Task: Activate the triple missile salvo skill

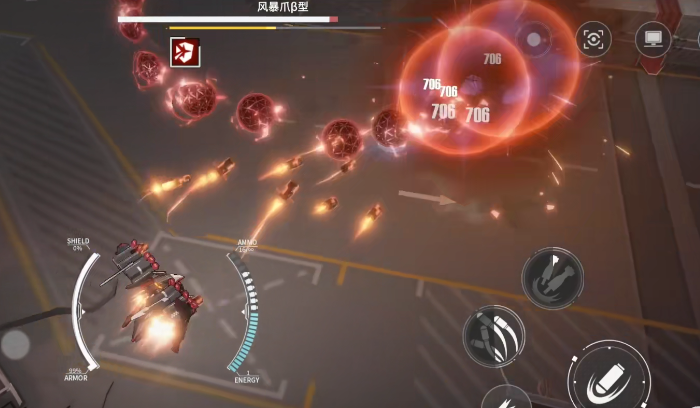Action: pos(494,335)
